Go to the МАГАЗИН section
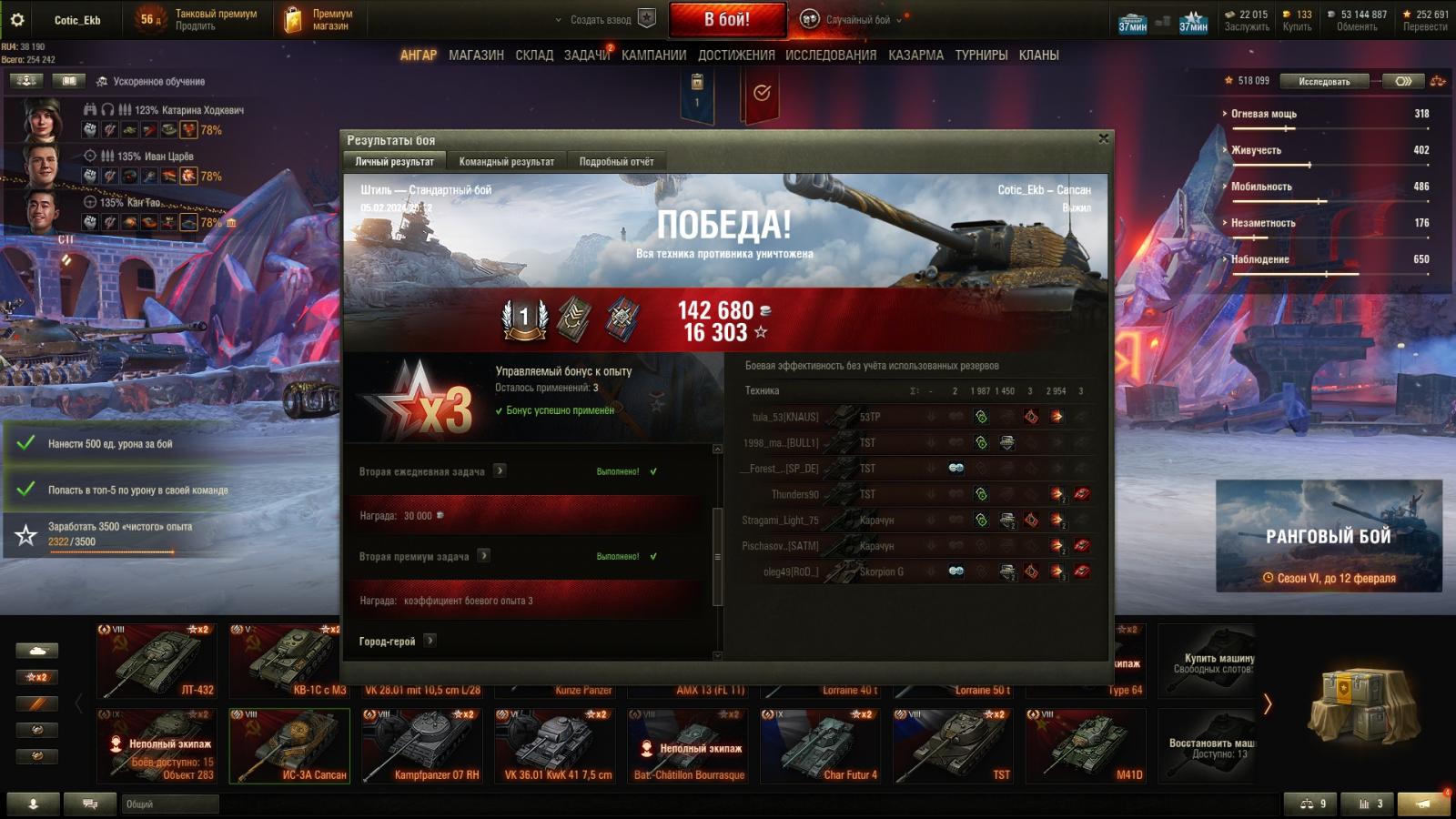 (476, 56)
